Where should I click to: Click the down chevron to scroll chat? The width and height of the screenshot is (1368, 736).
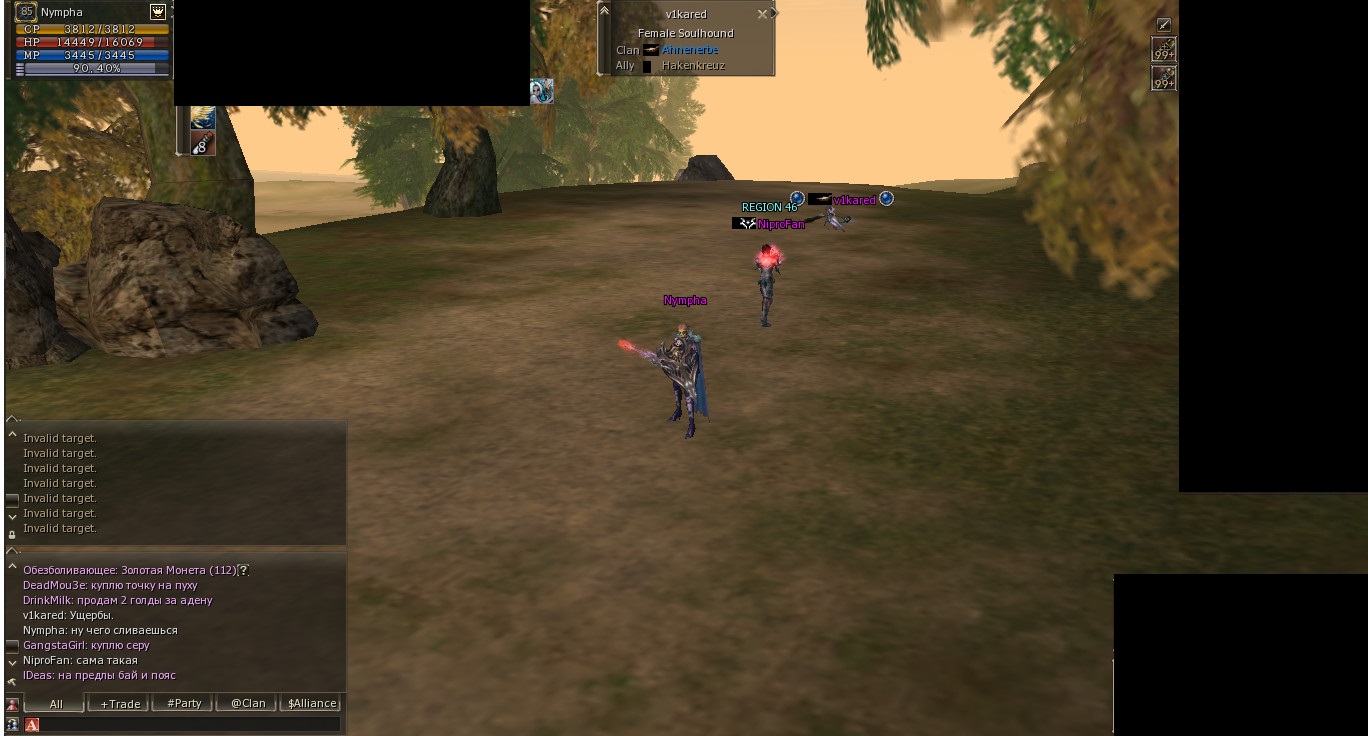click(x=12, y=662)
